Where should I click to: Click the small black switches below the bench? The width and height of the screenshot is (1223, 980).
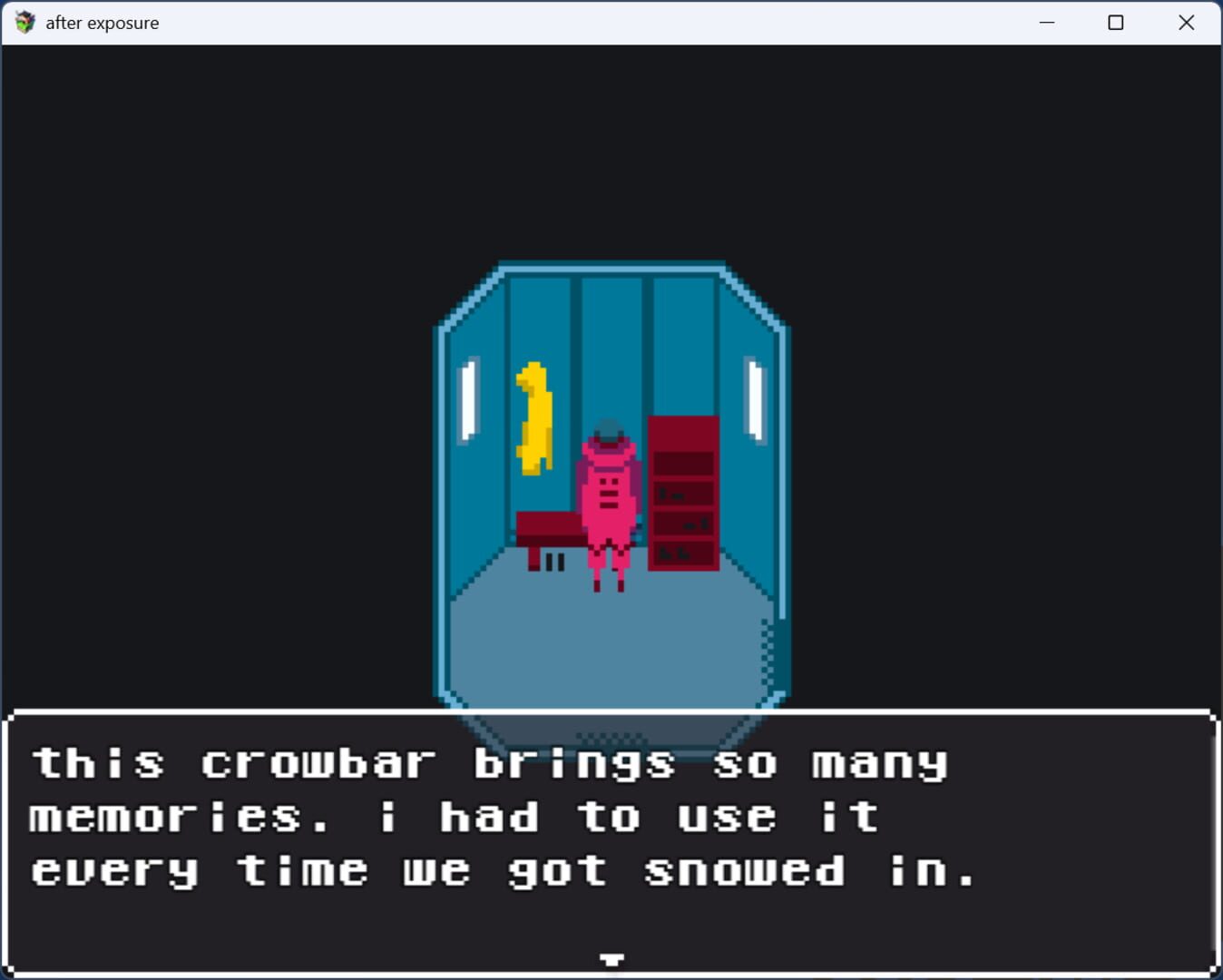click(553, 563)
